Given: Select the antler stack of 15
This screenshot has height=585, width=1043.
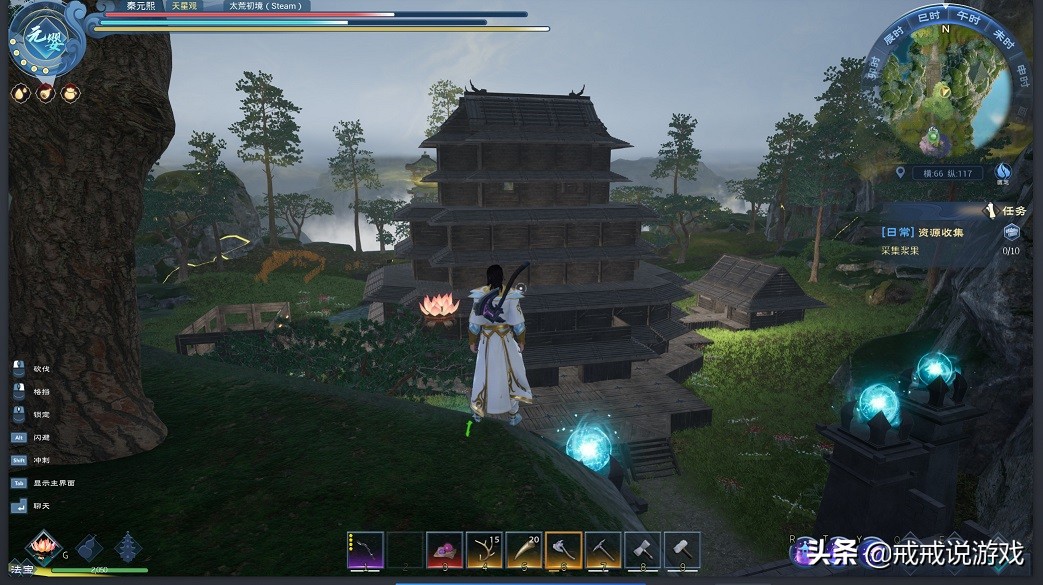Looking at the screenshot, I should pyautogui.click(x=484, y=550).
